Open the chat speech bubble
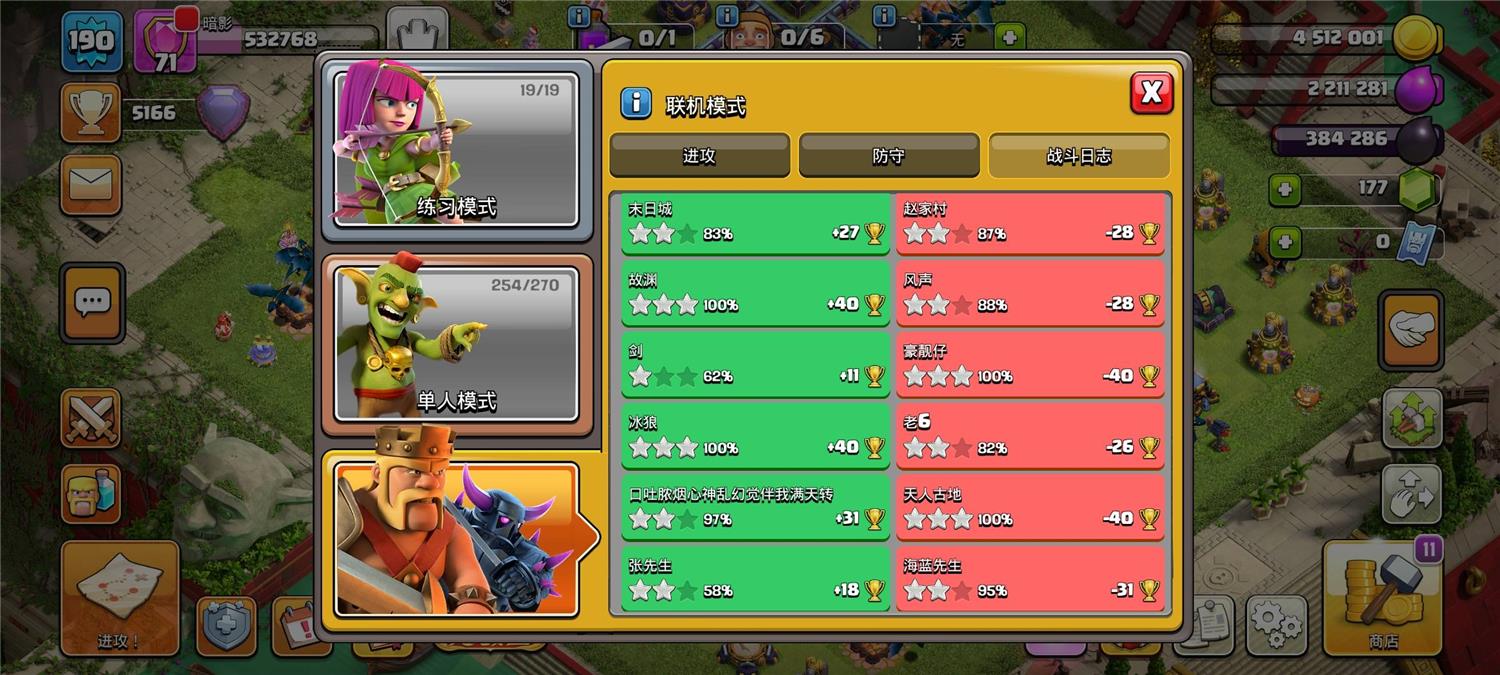The height and width of the screenshot is (675, 1500). point(93,302)
